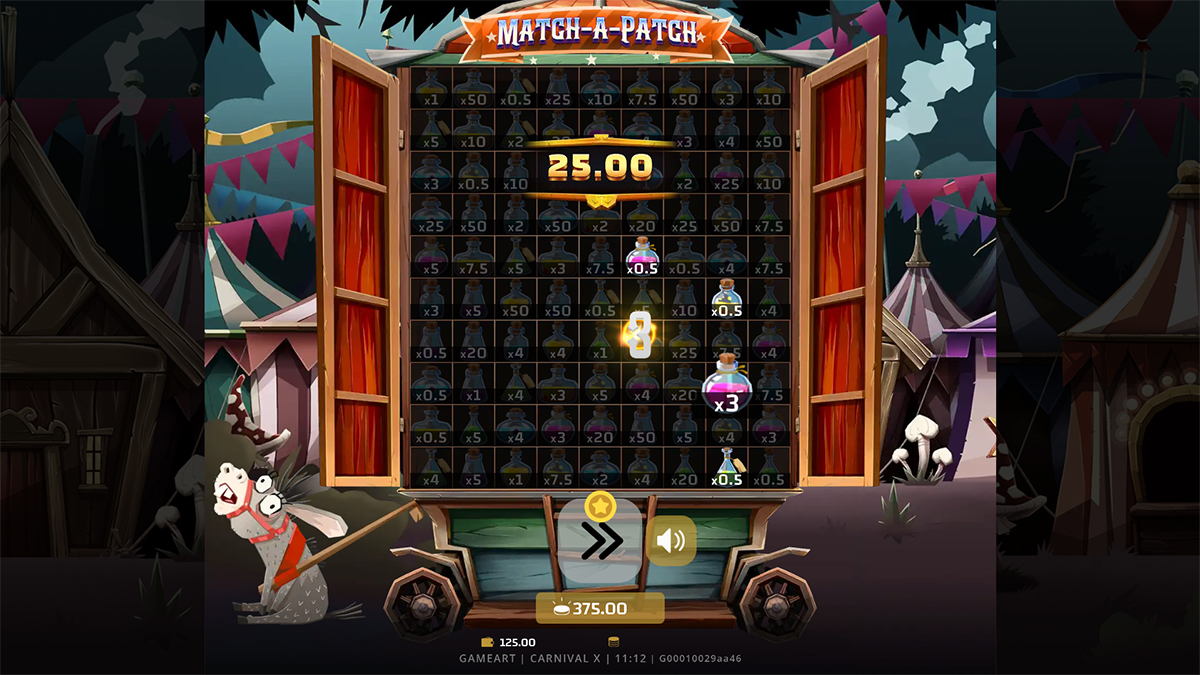The height and width of the screenshot is (675, 1200).
Task: Pick the glowing tile being revealed
Action: [x=640, y=334]
